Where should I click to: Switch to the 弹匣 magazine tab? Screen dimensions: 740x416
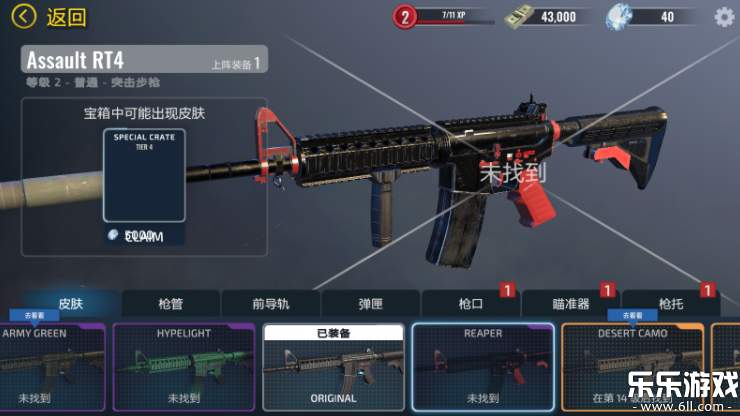(370, 303)
